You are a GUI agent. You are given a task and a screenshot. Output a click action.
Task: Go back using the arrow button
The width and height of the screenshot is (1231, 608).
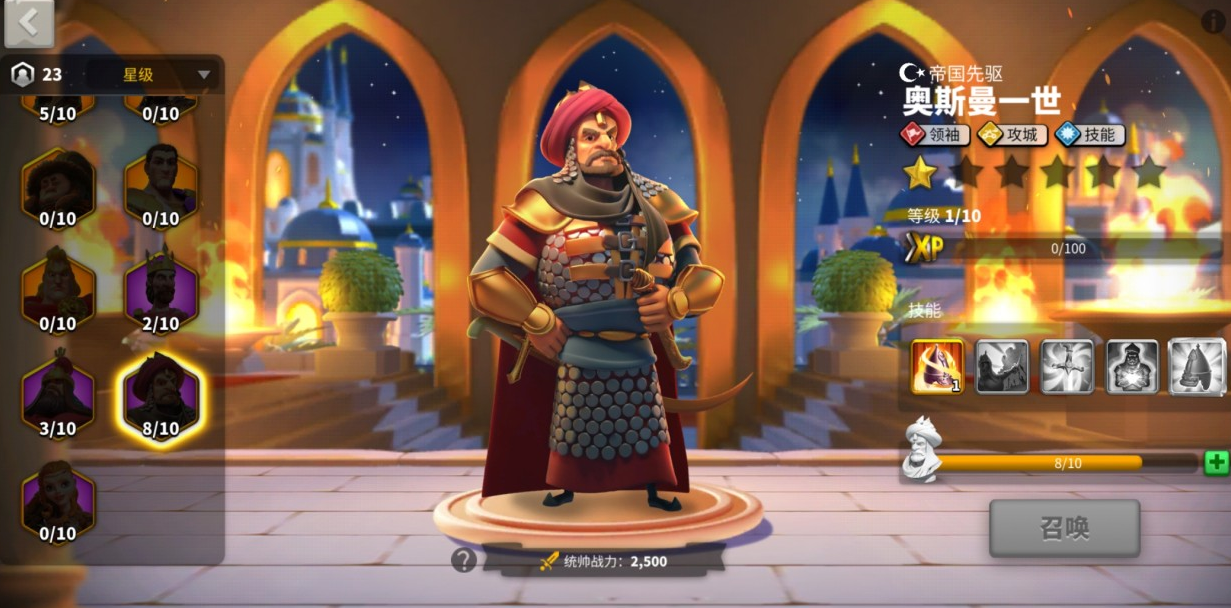pos(29,24)
